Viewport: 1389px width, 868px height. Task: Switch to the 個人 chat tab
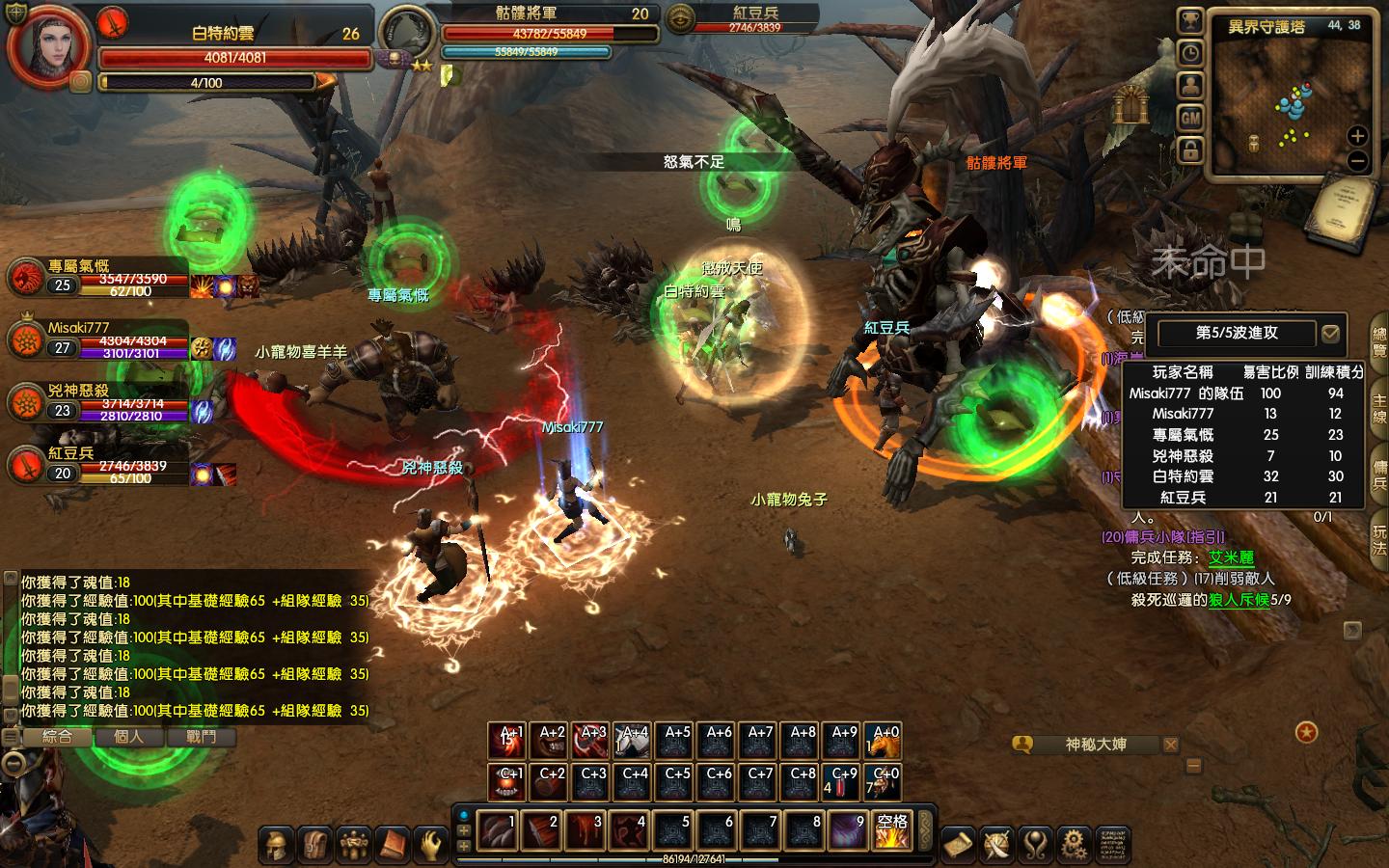tap(128, 737)
